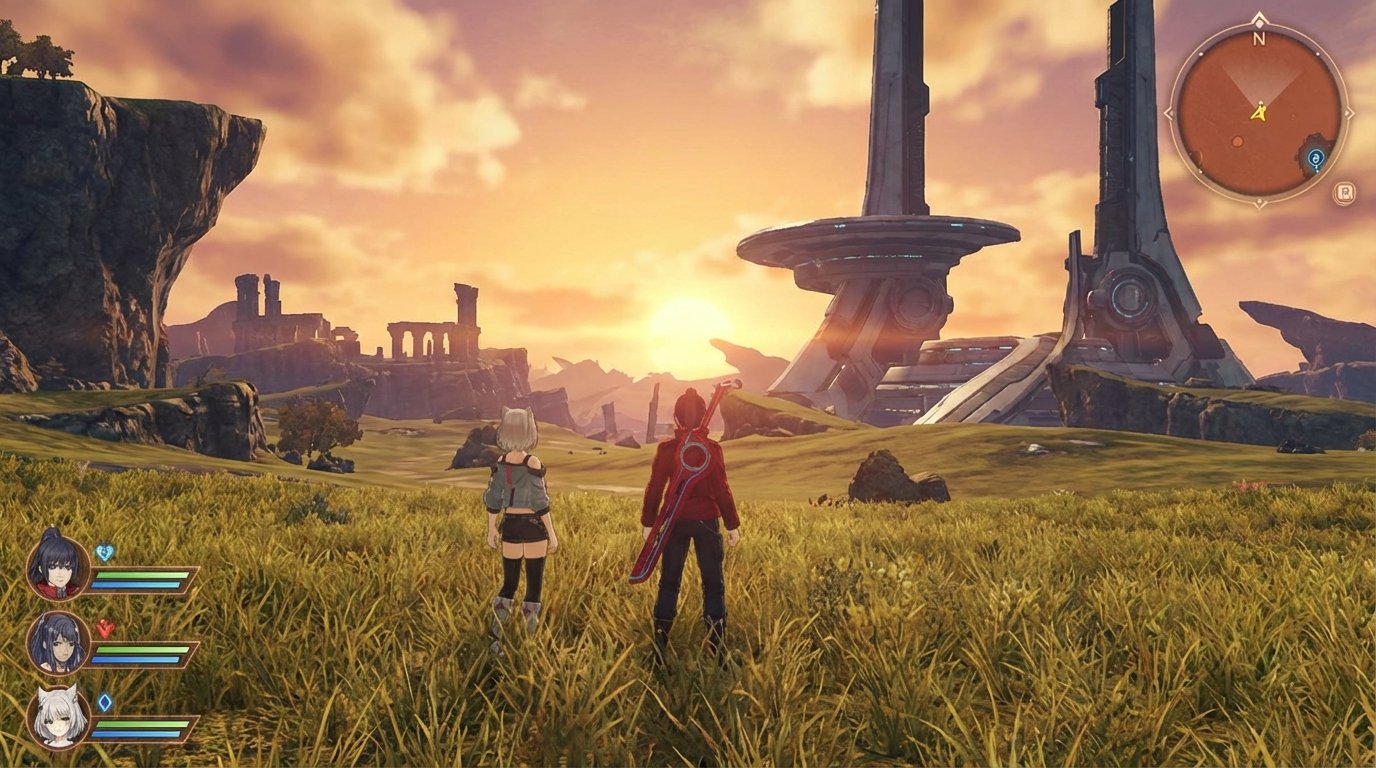The width and height of the screenshot is (1376, 768).
Task: Click the north N indicator on the compass
Action: pos(1259,40)
